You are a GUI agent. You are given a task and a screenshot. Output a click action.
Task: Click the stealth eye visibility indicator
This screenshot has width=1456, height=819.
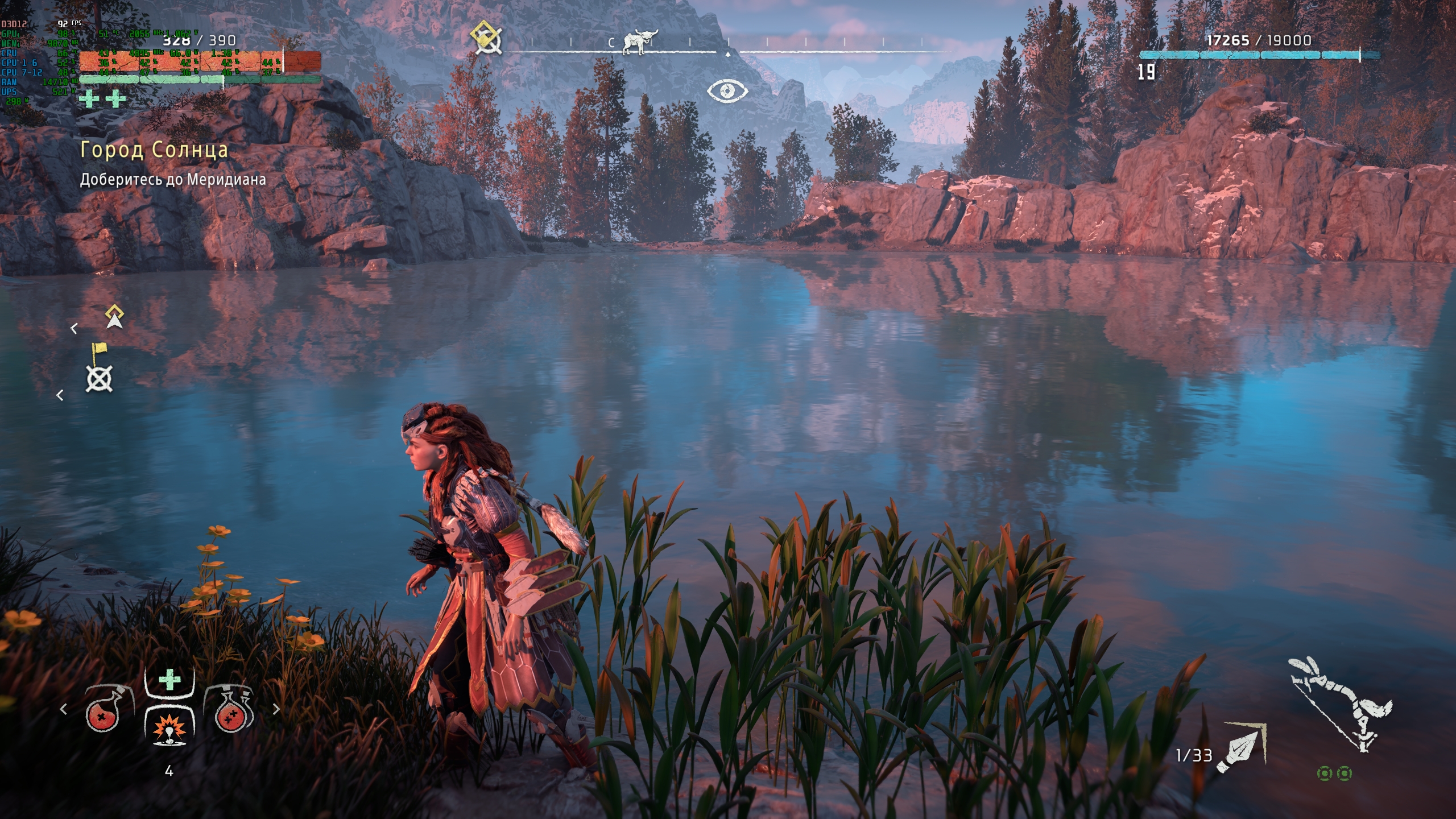coord(727,90)
